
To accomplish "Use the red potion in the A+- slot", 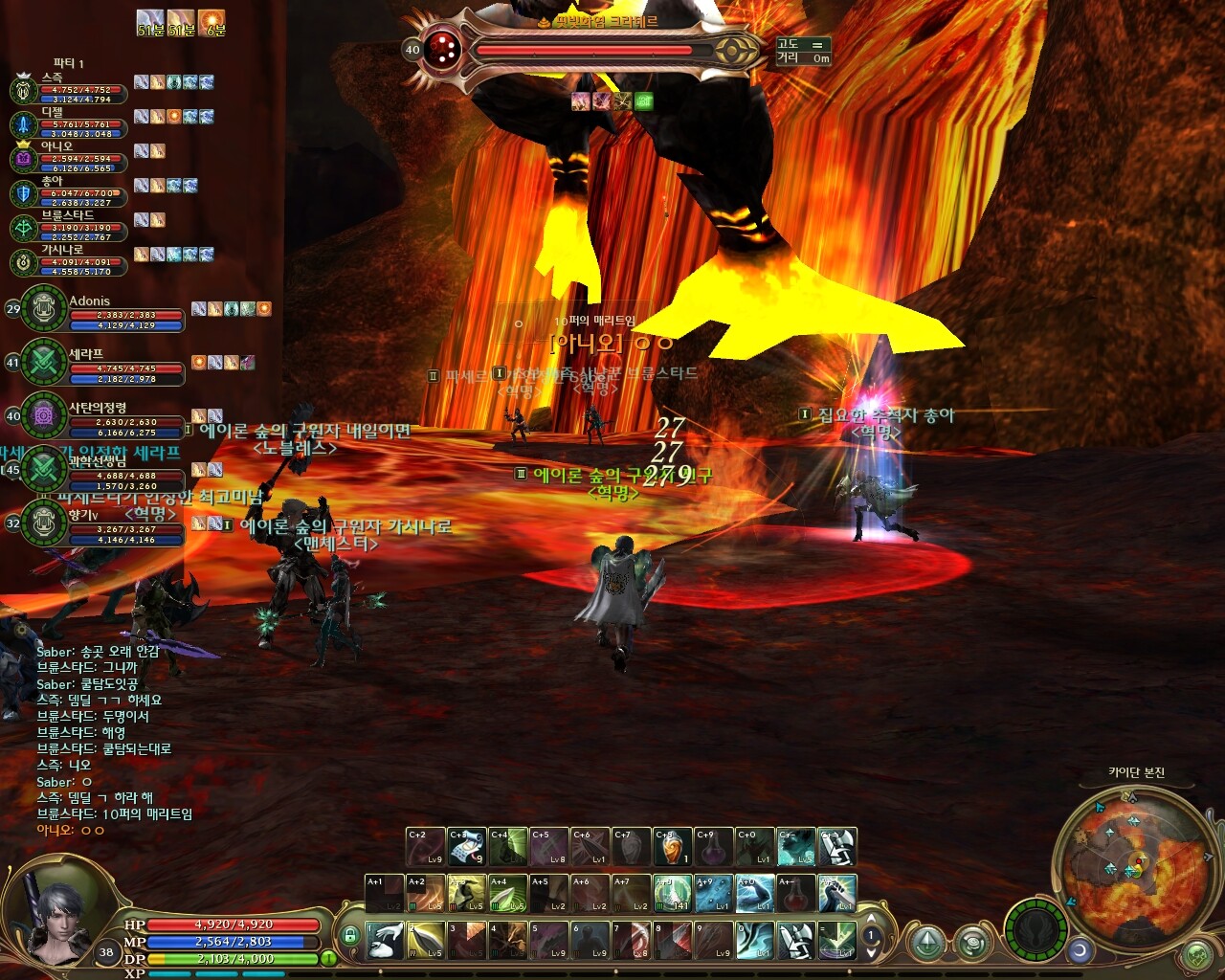I will pyautogui.click(x=795, y=894).
